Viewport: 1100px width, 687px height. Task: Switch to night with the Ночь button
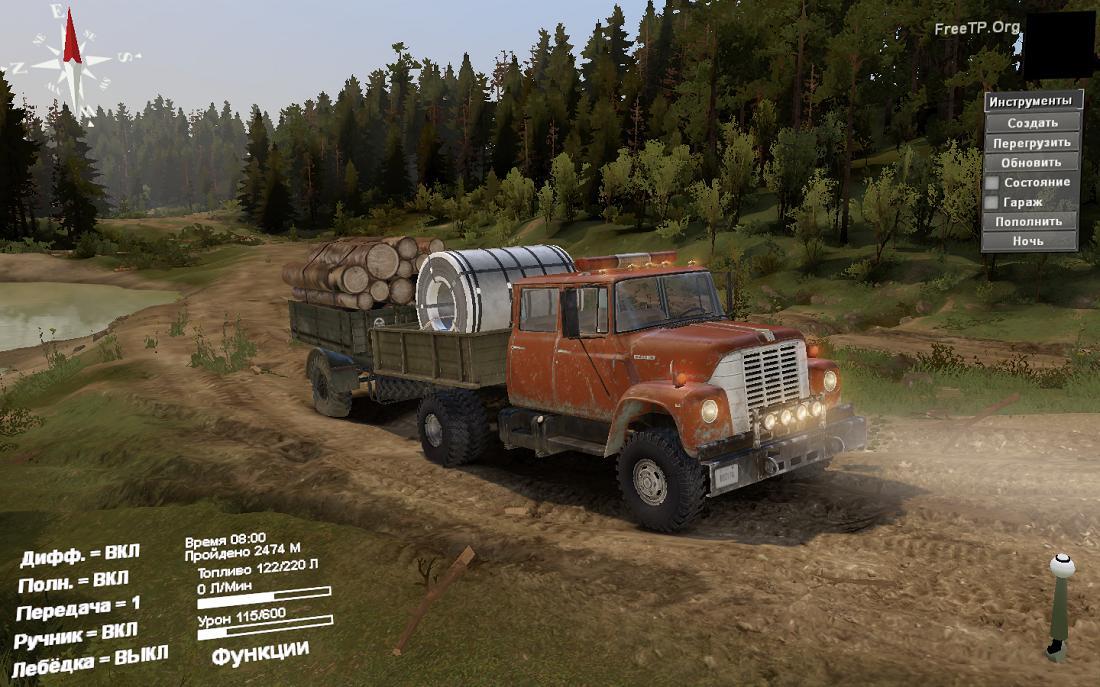[x=1029, y=241]
